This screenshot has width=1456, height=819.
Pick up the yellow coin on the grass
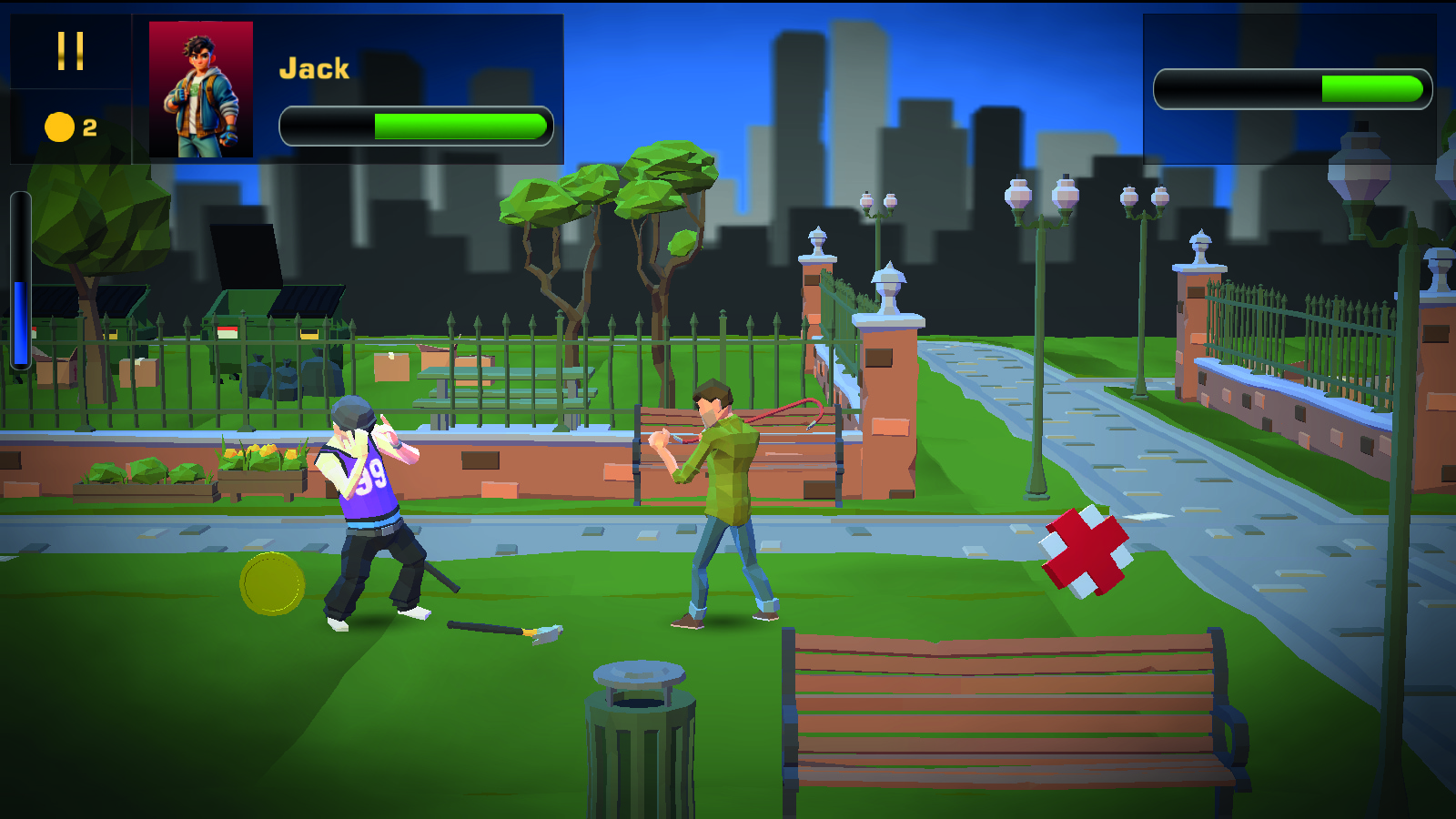(x=270, y=584)
